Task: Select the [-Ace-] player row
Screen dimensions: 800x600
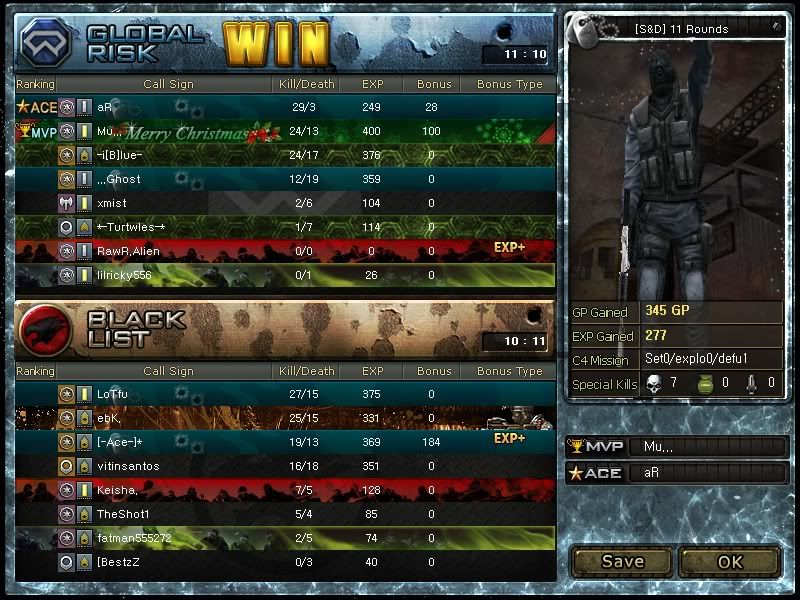Action: (x=285, y=442)
